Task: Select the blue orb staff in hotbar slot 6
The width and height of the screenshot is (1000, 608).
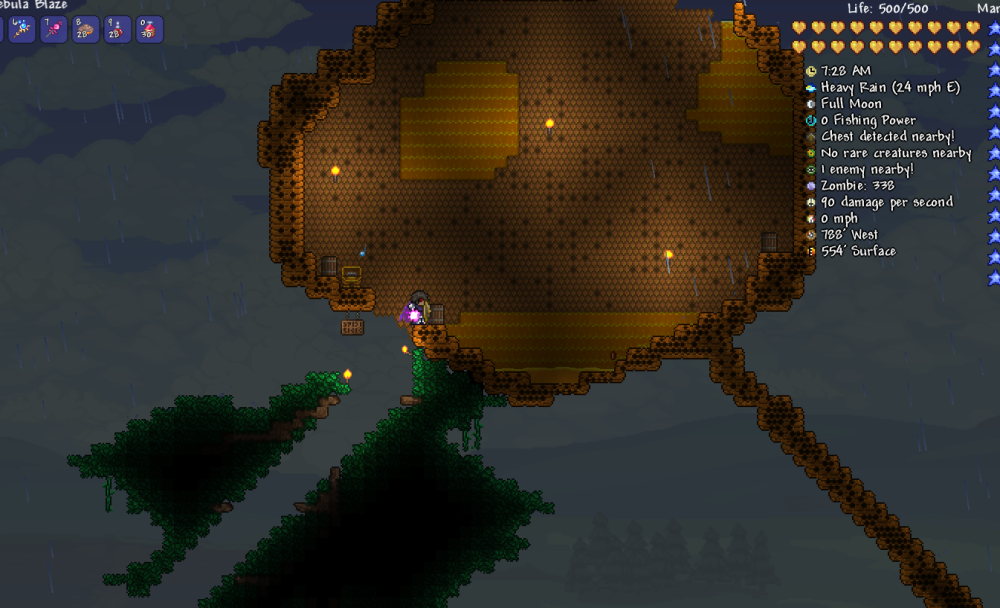Action: click(21, 29)
